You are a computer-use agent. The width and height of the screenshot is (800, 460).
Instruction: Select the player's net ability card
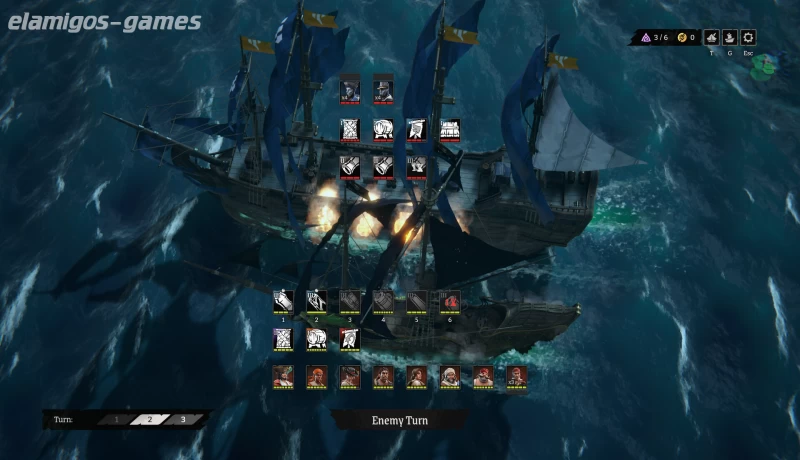pos(283,339)
